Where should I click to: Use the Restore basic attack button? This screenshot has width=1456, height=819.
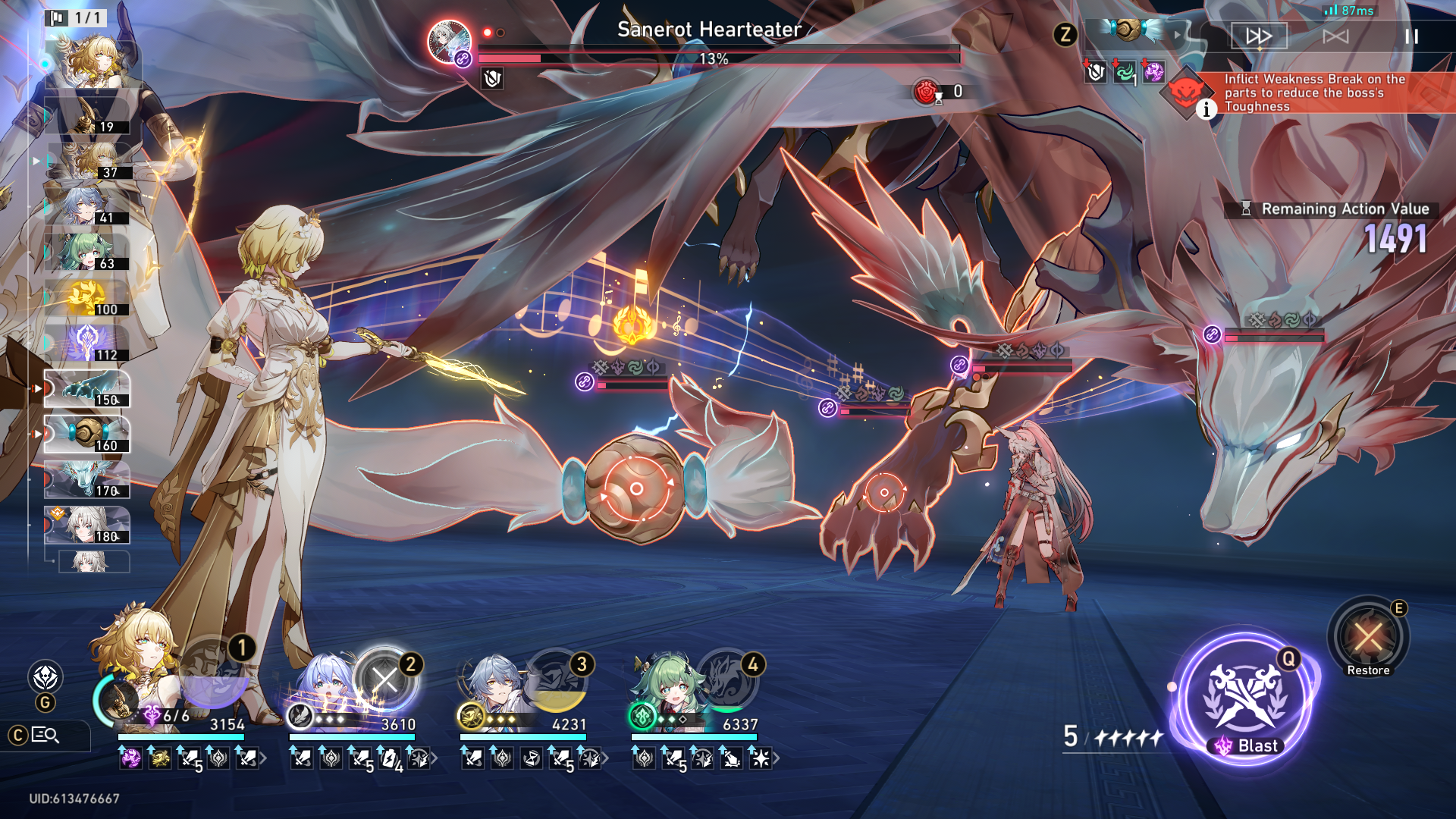[x=1368, y=637]
